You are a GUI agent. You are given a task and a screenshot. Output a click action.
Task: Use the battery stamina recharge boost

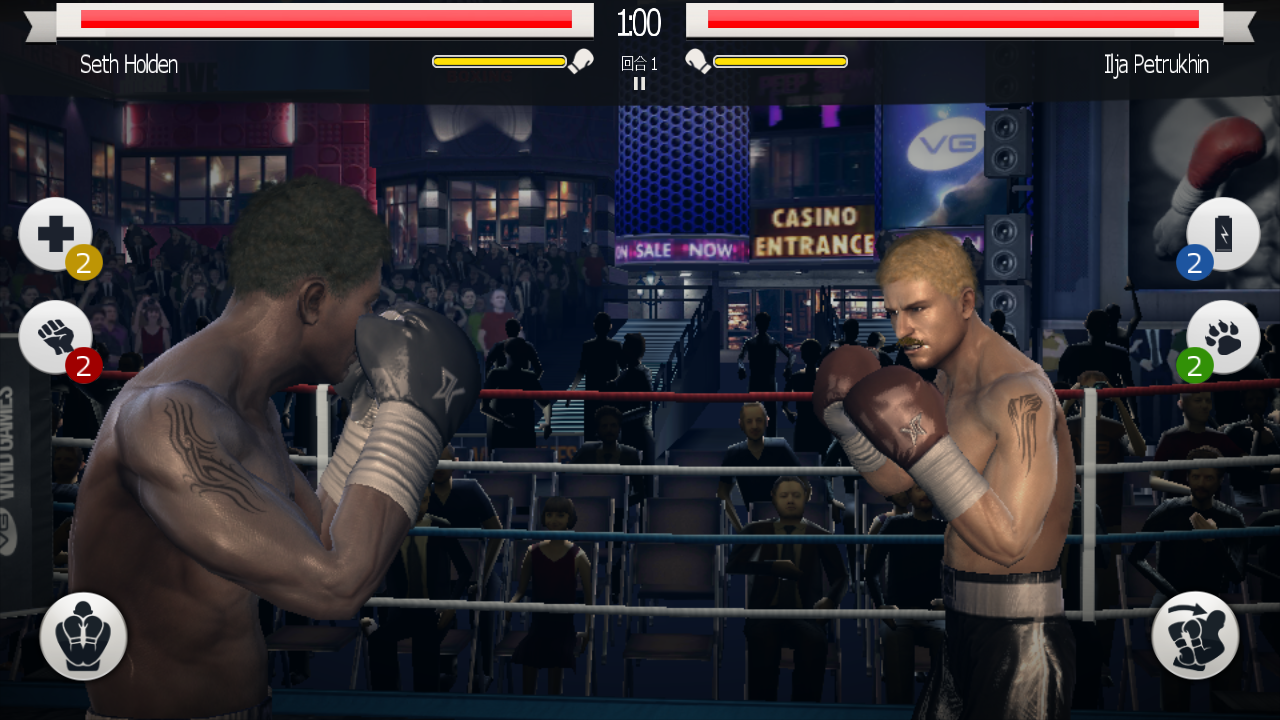(1223, 235)
